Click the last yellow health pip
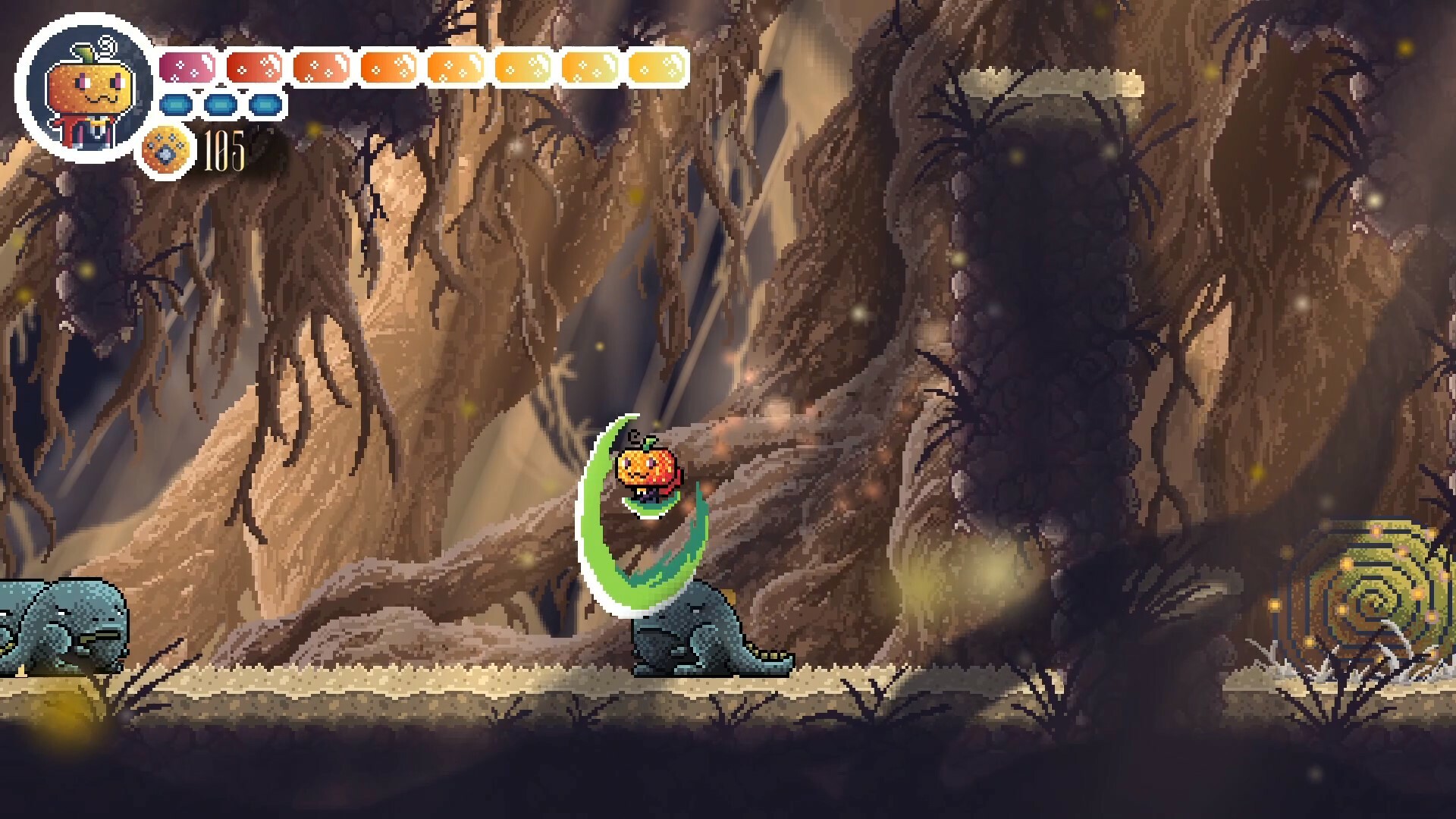Screen dimensions: 1456x819 [657, 67]
